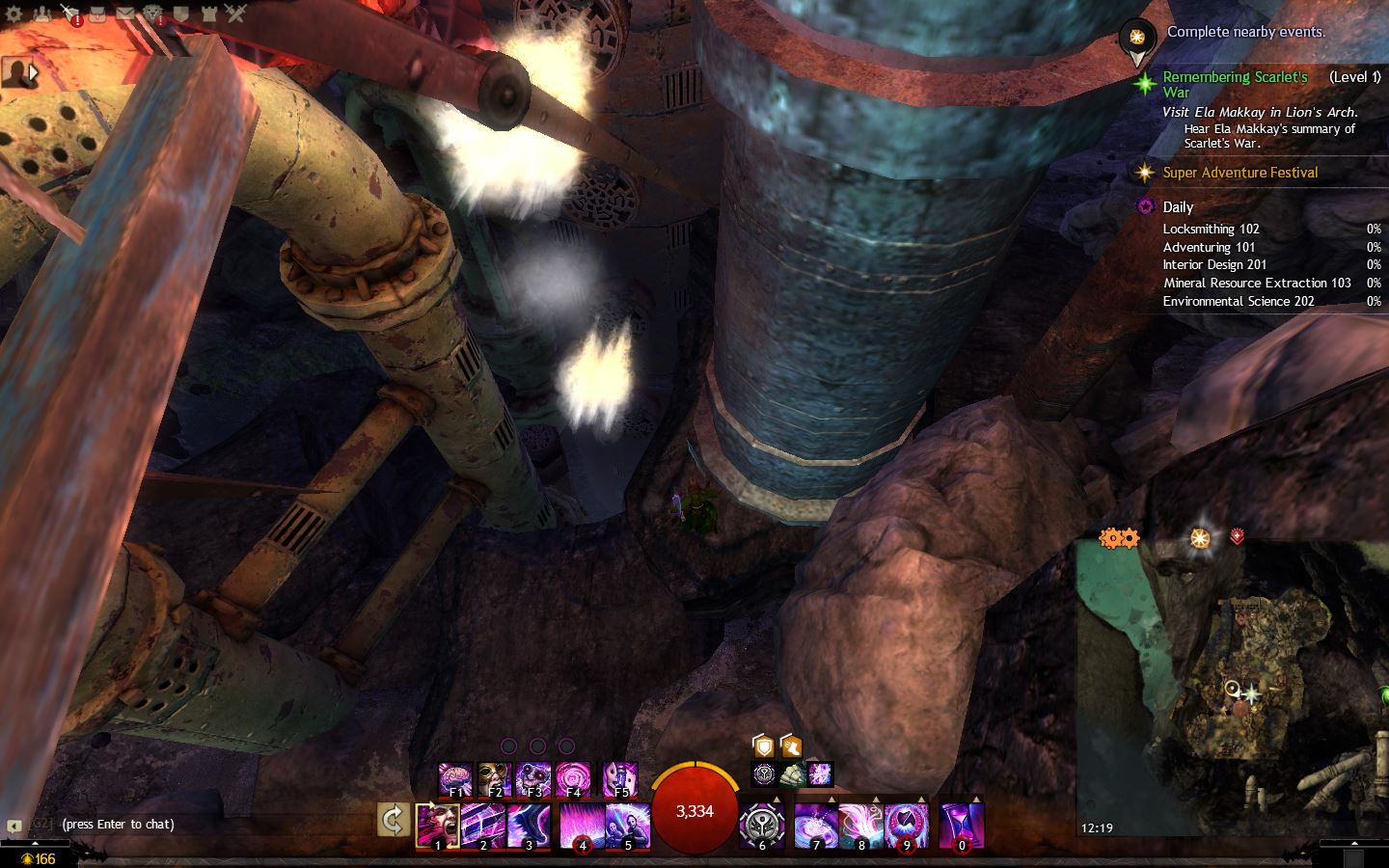Viewport: 1389px width, 868px height.
Task: Open the lion-head Trading Post icon
Action: tap(153, 14)
